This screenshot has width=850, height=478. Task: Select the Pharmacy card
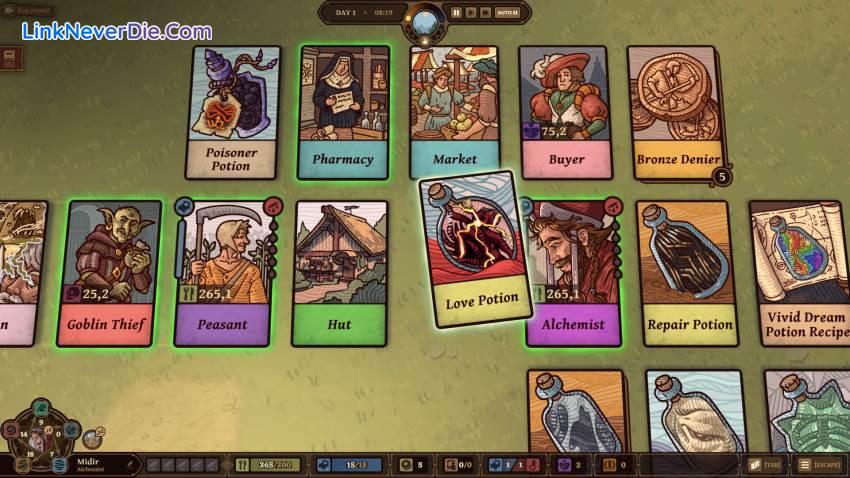[343, 112]
